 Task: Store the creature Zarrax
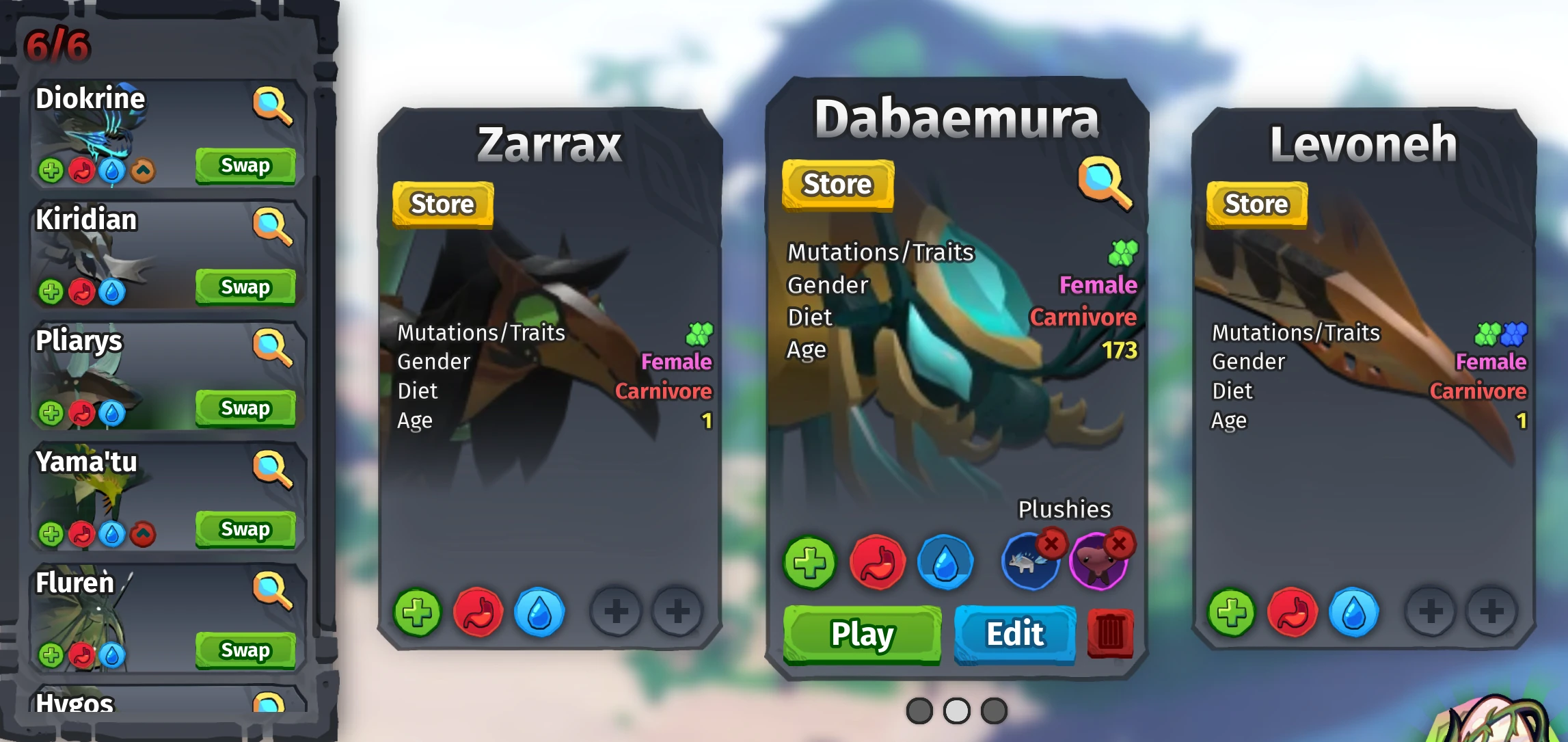pyautogui.click(x=443, y=203)
